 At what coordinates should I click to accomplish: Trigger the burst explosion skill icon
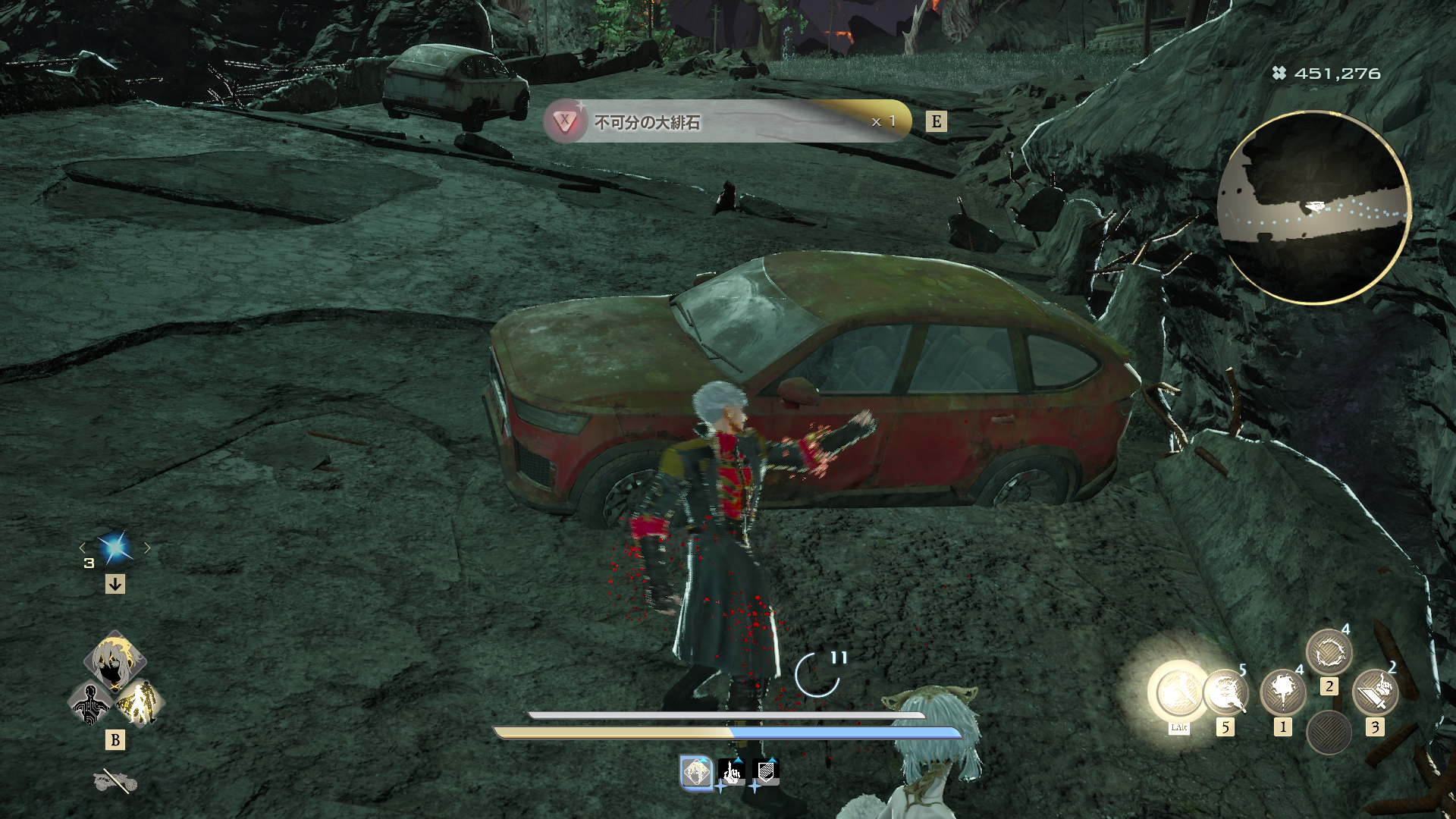pos(1282,692)
